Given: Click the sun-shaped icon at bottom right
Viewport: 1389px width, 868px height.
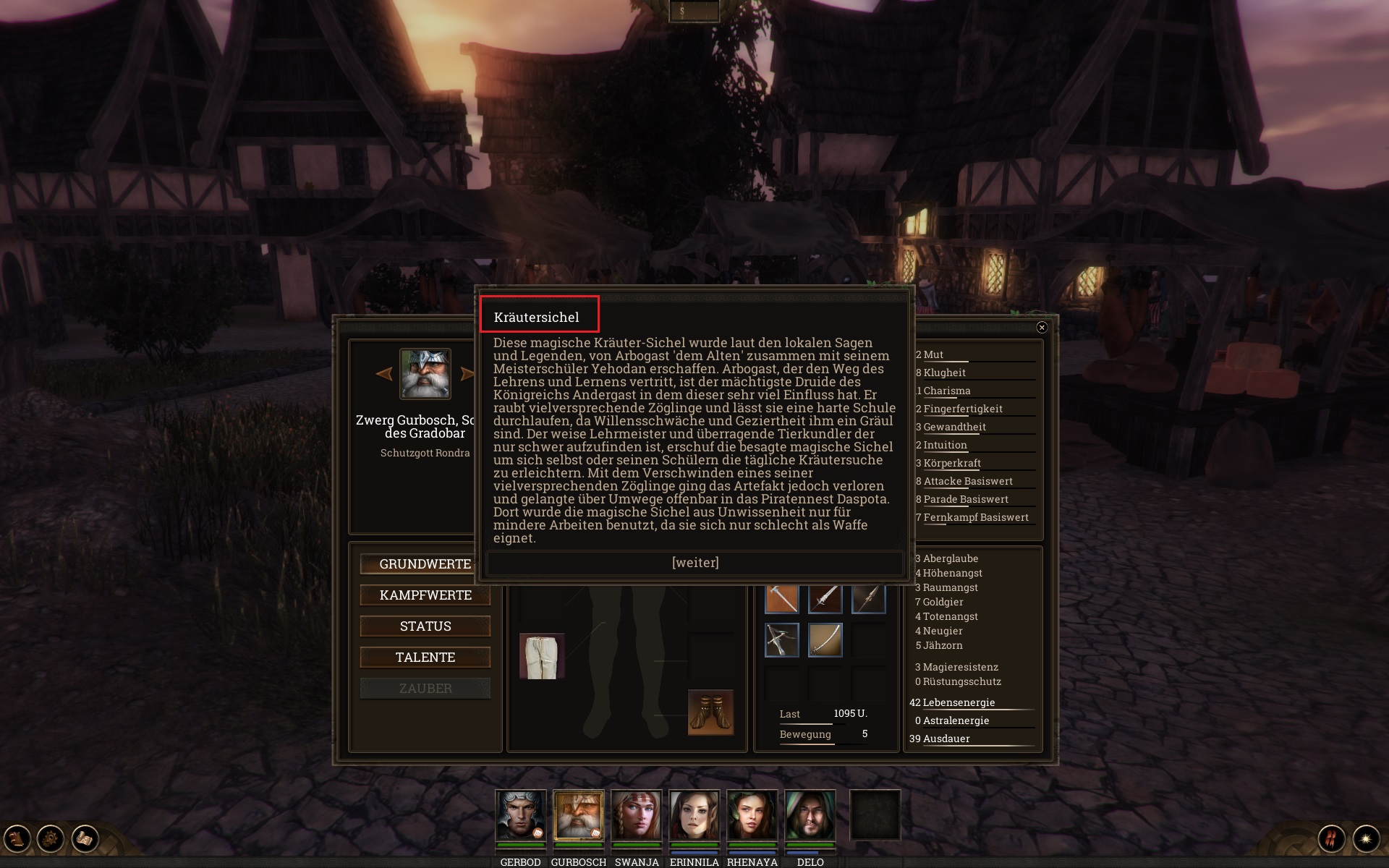Looking at the screenshot, I should coord(1366,839).
